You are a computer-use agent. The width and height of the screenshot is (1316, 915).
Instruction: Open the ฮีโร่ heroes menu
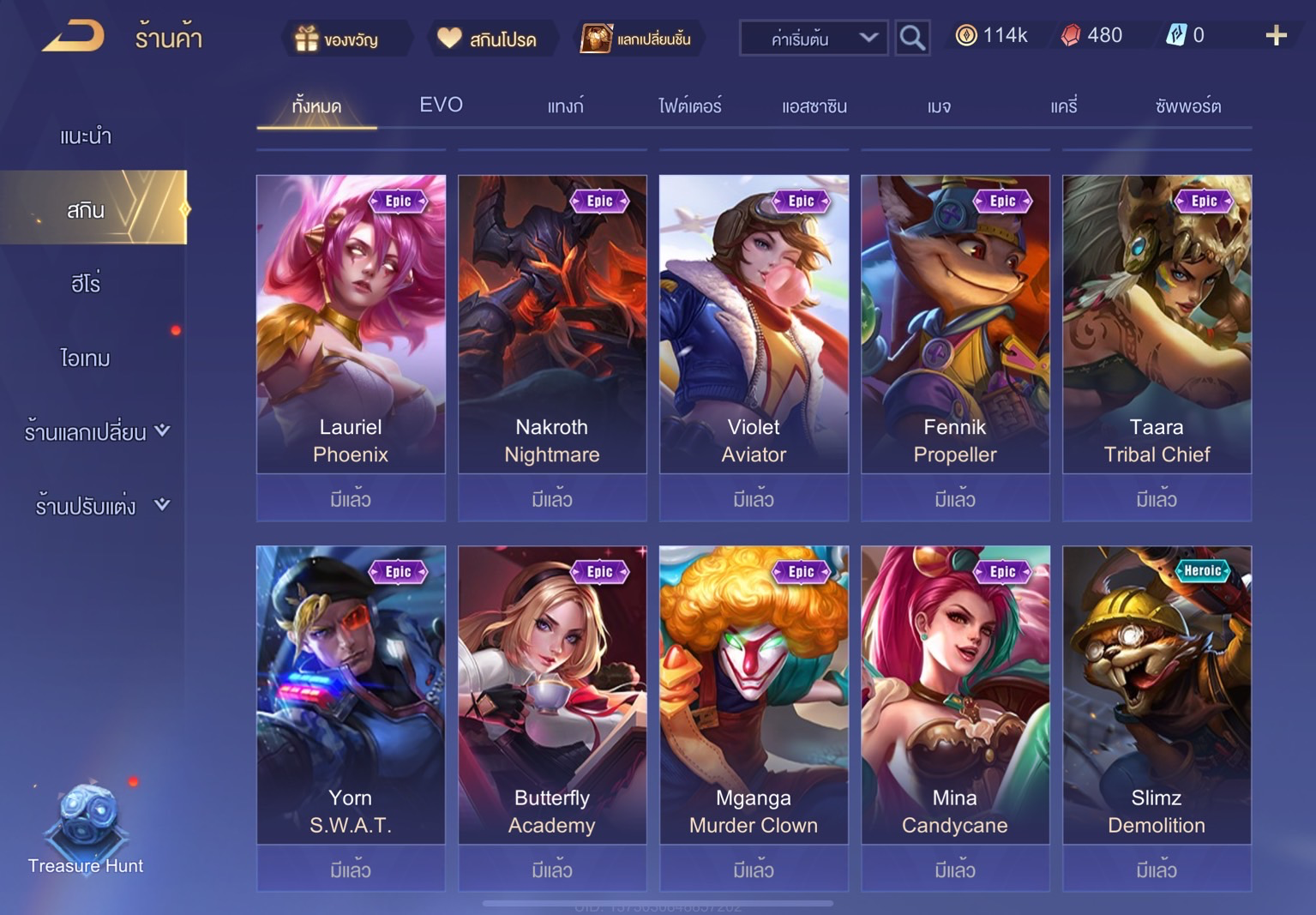[86, 284]
